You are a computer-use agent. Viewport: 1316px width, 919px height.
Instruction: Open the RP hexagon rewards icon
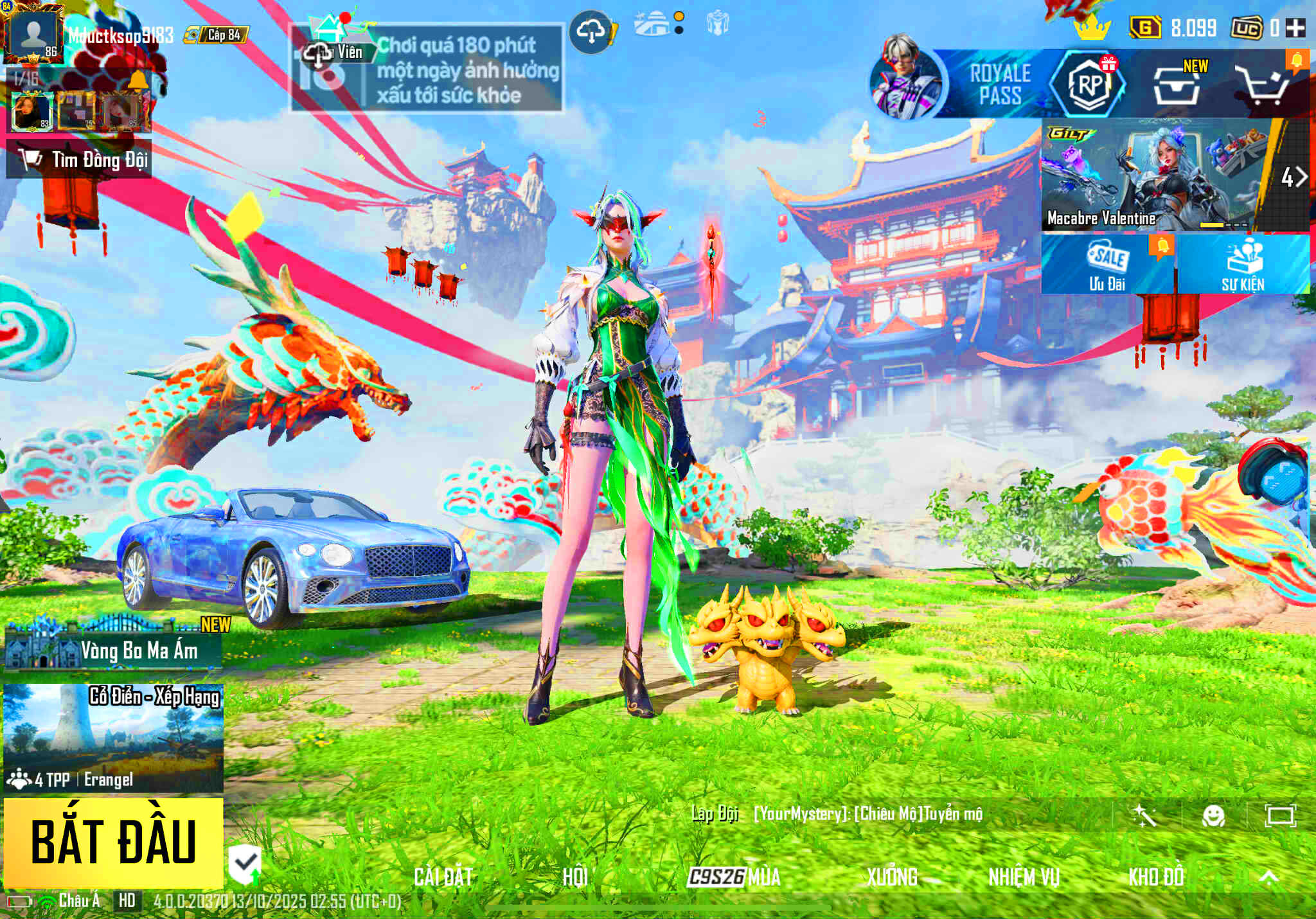(x=1087, y=84)
